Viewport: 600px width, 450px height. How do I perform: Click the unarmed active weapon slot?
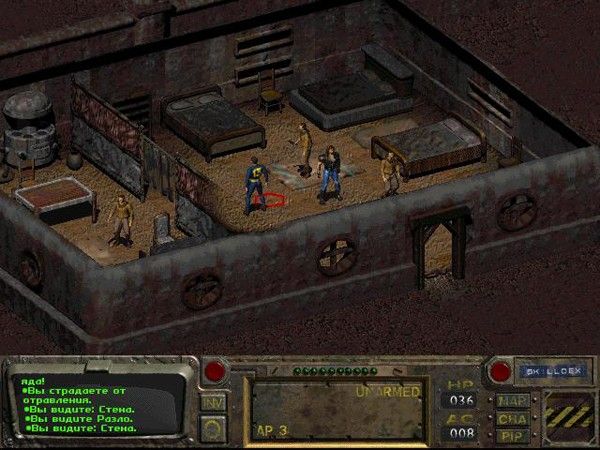tap(337, 410)
